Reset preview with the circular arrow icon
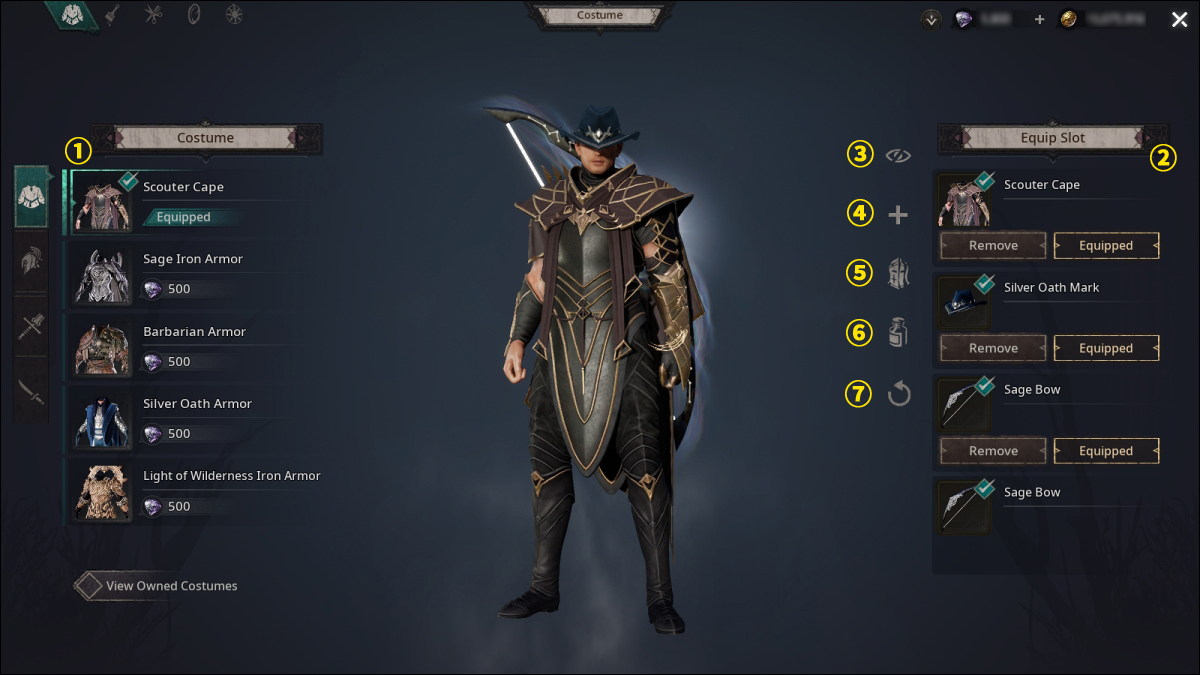The image size is (1200, 675). (x=898, y=394)
